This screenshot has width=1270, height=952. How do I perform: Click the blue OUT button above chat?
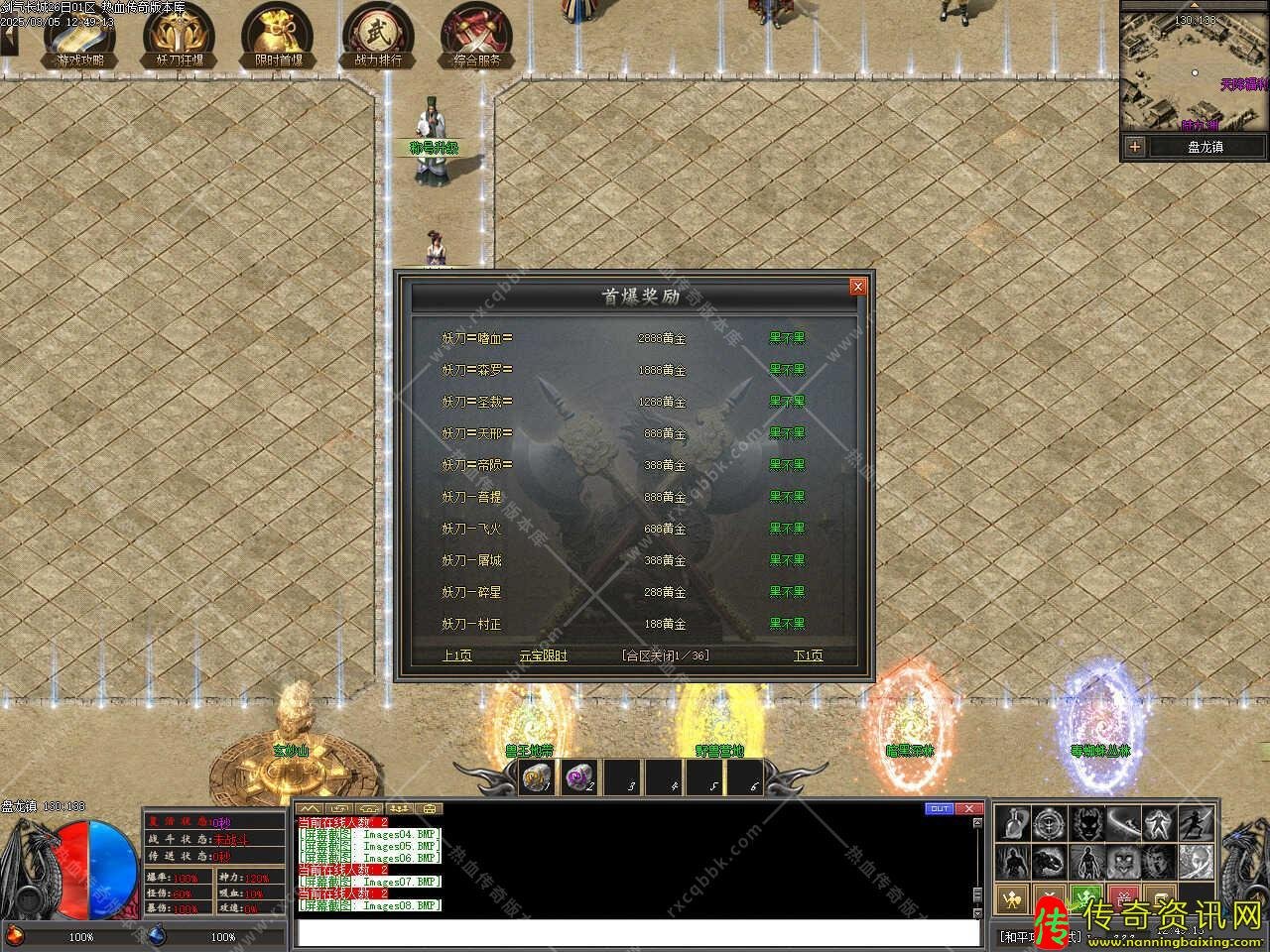click(939, 808)
